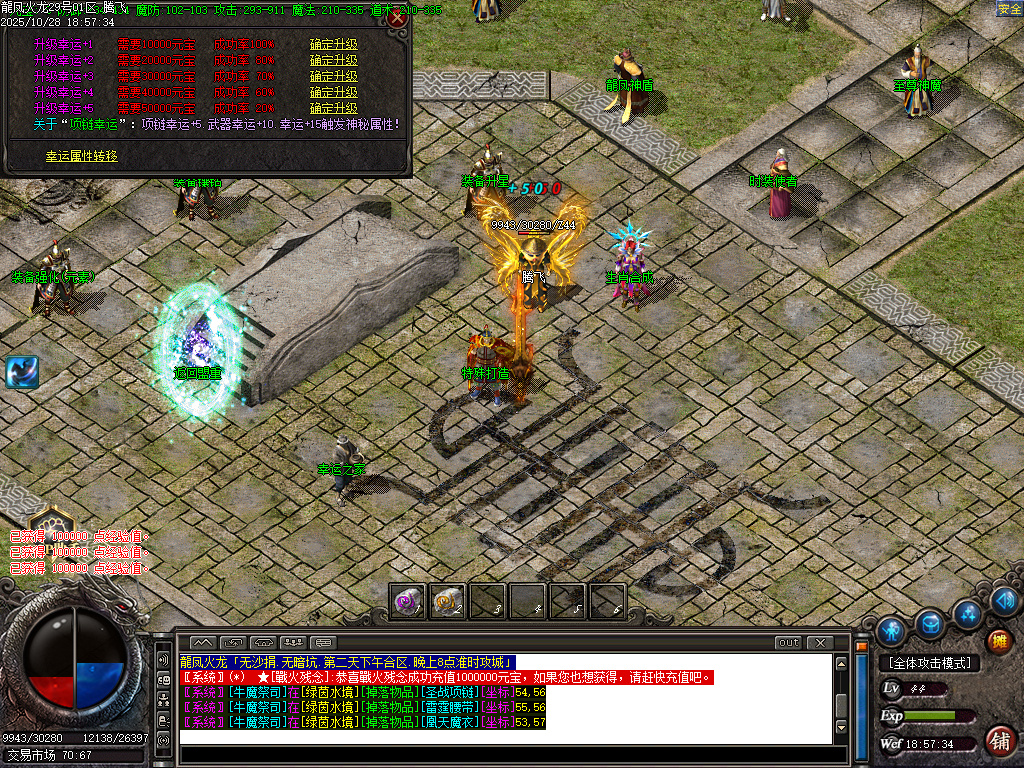Switch the 全体攻击模式 attack mode
1024x768 pixels.
click(x=929, y=663)
